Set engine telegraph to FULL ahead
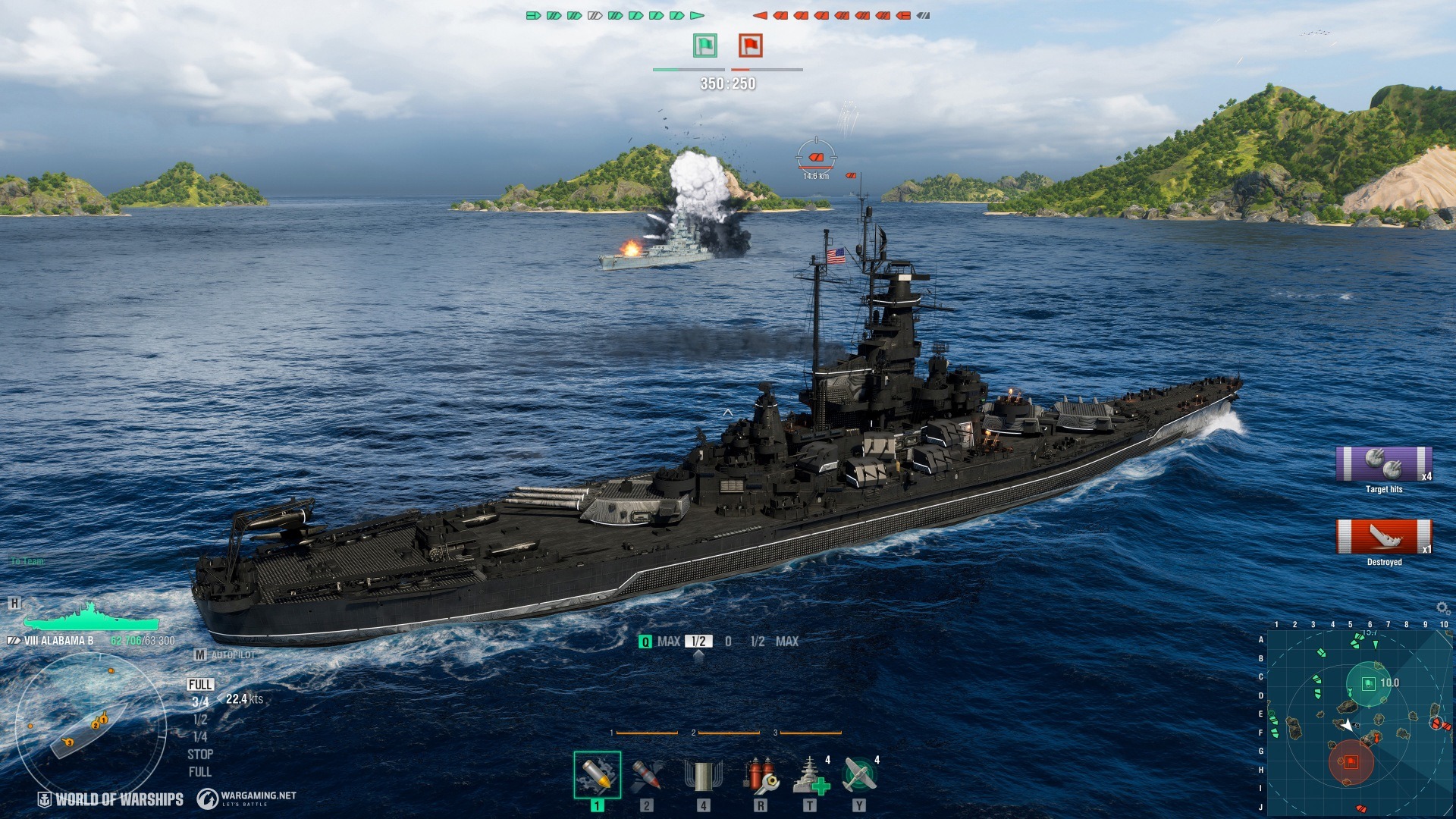The width and height of the screenshot is (1456, 819). [x=200, y=685]
